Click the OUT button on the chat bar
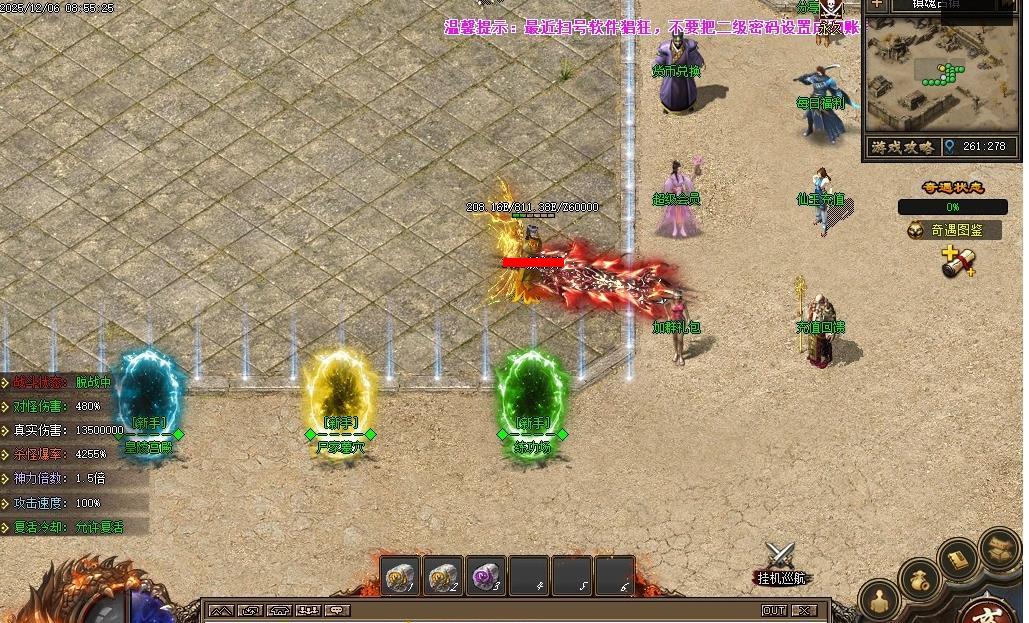This screenshot has height=623, width=1029. click(774, 610)
